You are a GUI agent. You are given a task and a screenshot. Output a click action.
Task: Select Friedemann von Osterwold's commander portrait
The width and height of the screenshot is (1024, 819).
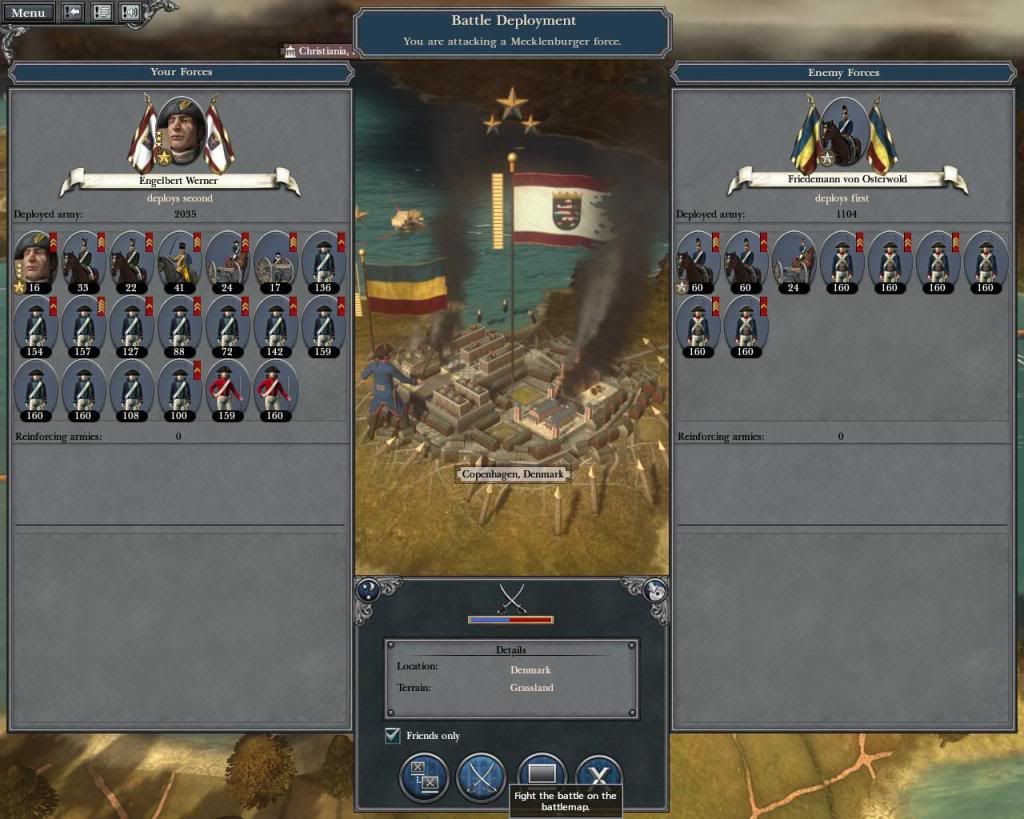842,130
